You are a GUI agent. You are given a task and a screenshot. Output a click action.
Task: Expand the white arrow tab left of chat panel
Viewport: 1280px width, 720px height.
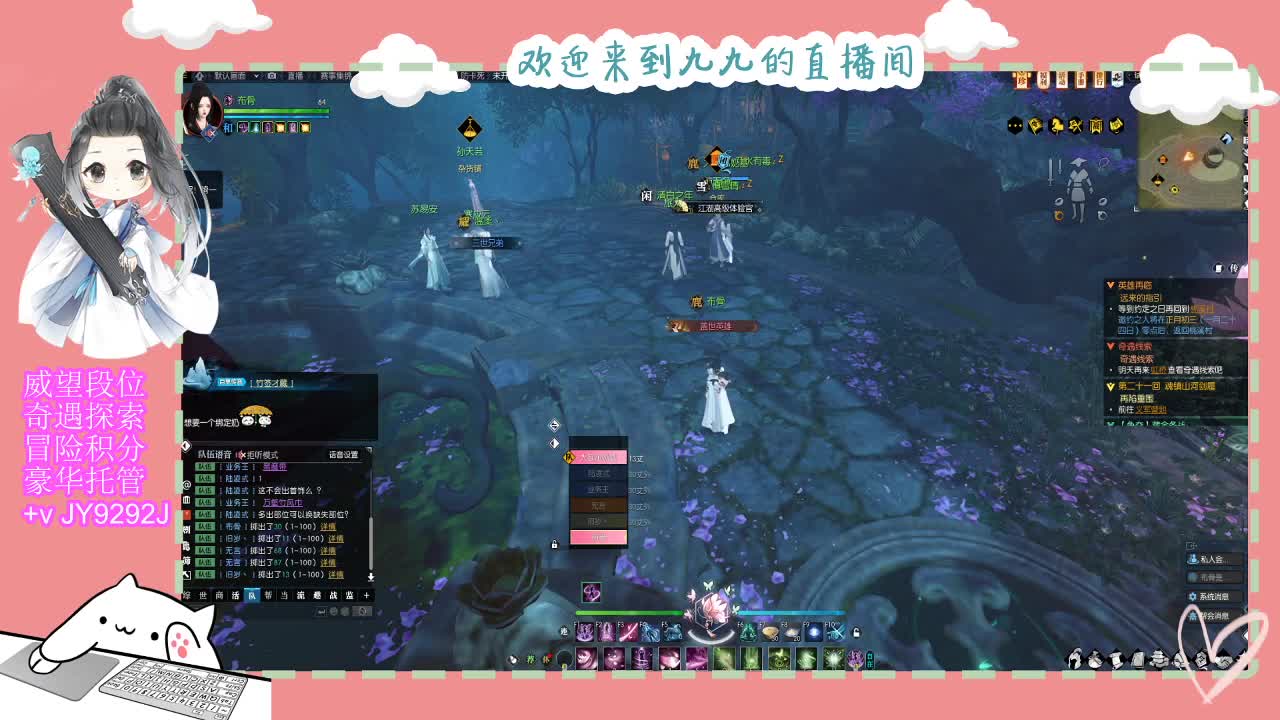coord(186,445)
